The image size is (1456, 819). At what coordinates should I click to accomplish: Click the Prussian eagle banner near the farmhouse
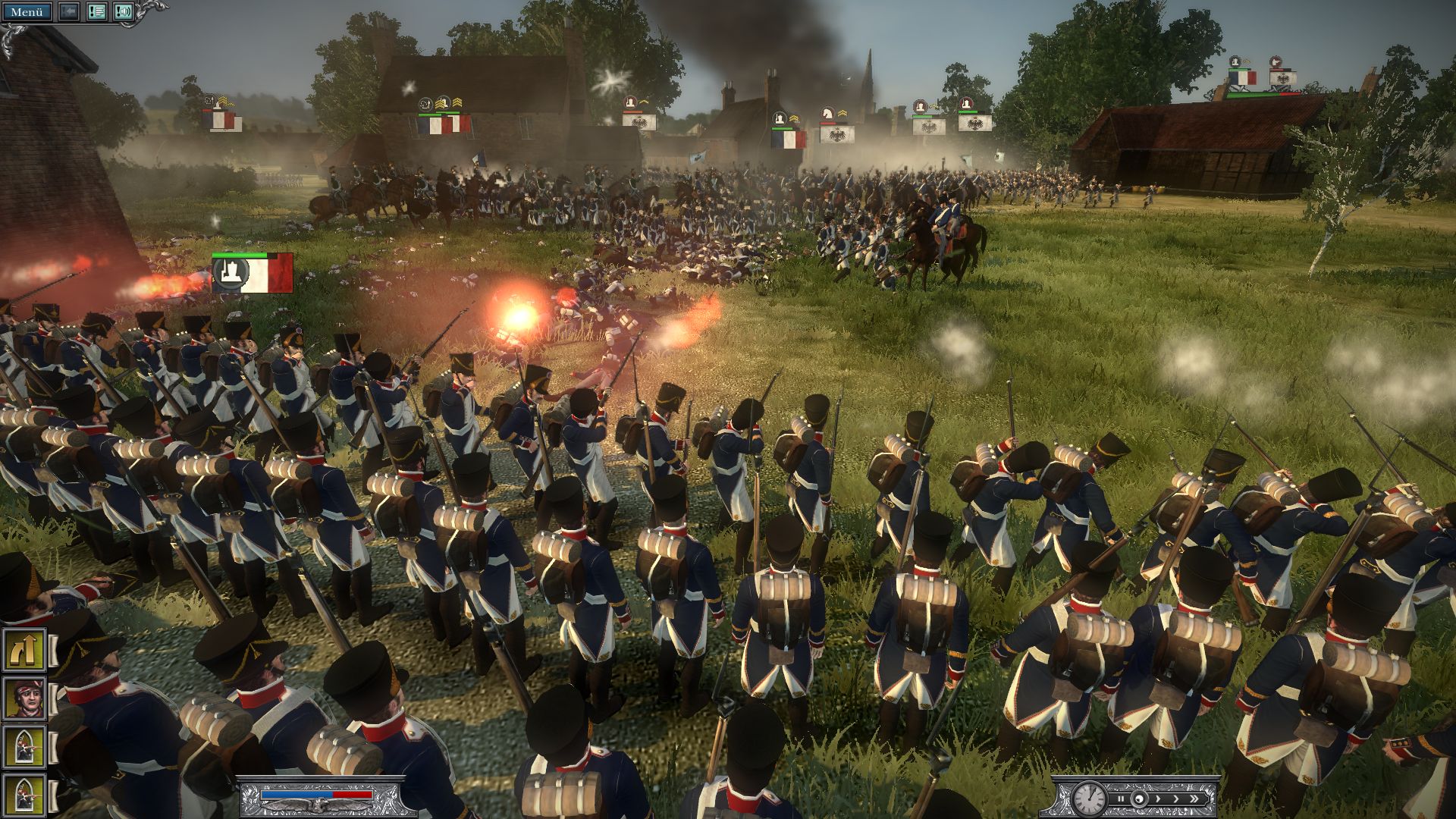639,122
